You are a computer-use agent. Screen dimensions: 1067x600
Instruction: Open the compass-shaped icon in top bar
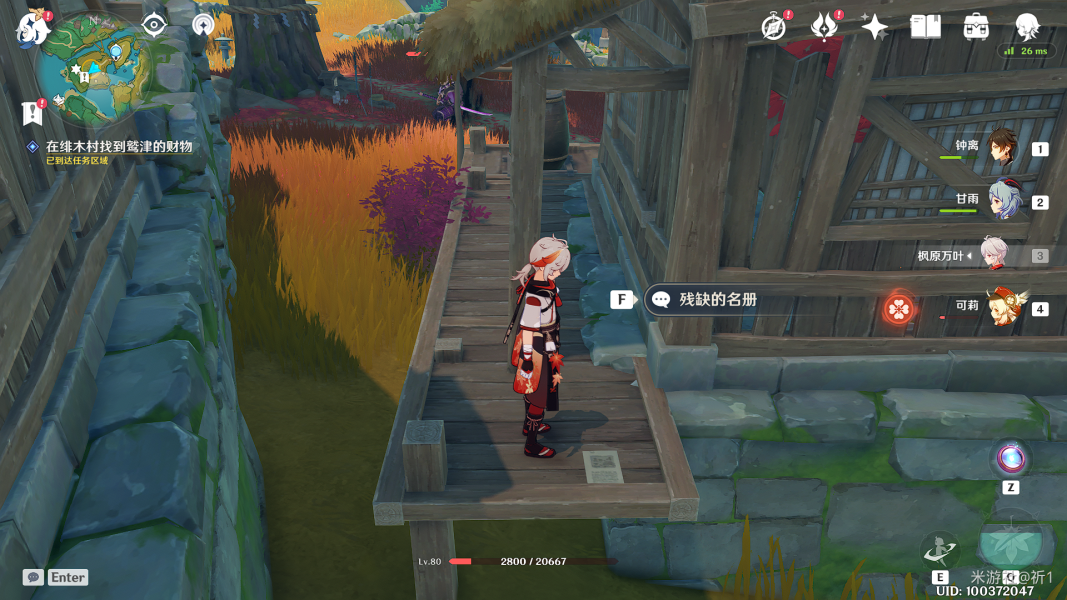[x=773, y=27]
